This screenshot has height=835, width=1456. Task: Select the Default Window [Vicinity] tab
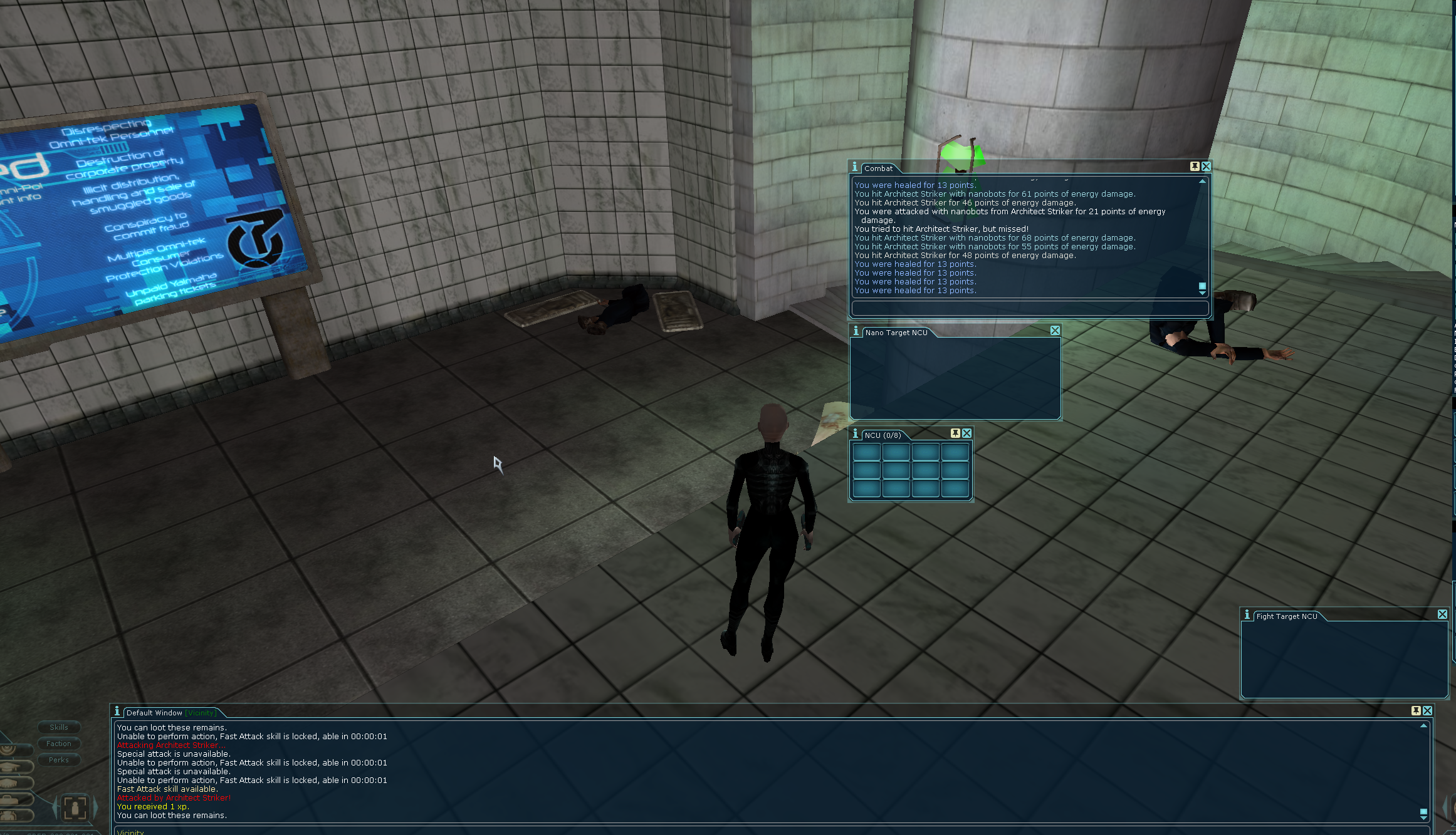click(x=170, y=713)
